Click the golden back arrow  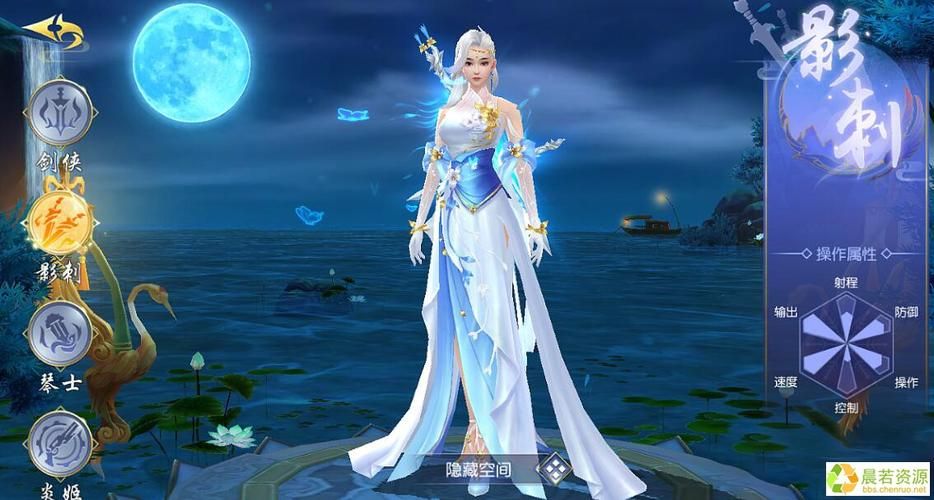coord(54,31)
